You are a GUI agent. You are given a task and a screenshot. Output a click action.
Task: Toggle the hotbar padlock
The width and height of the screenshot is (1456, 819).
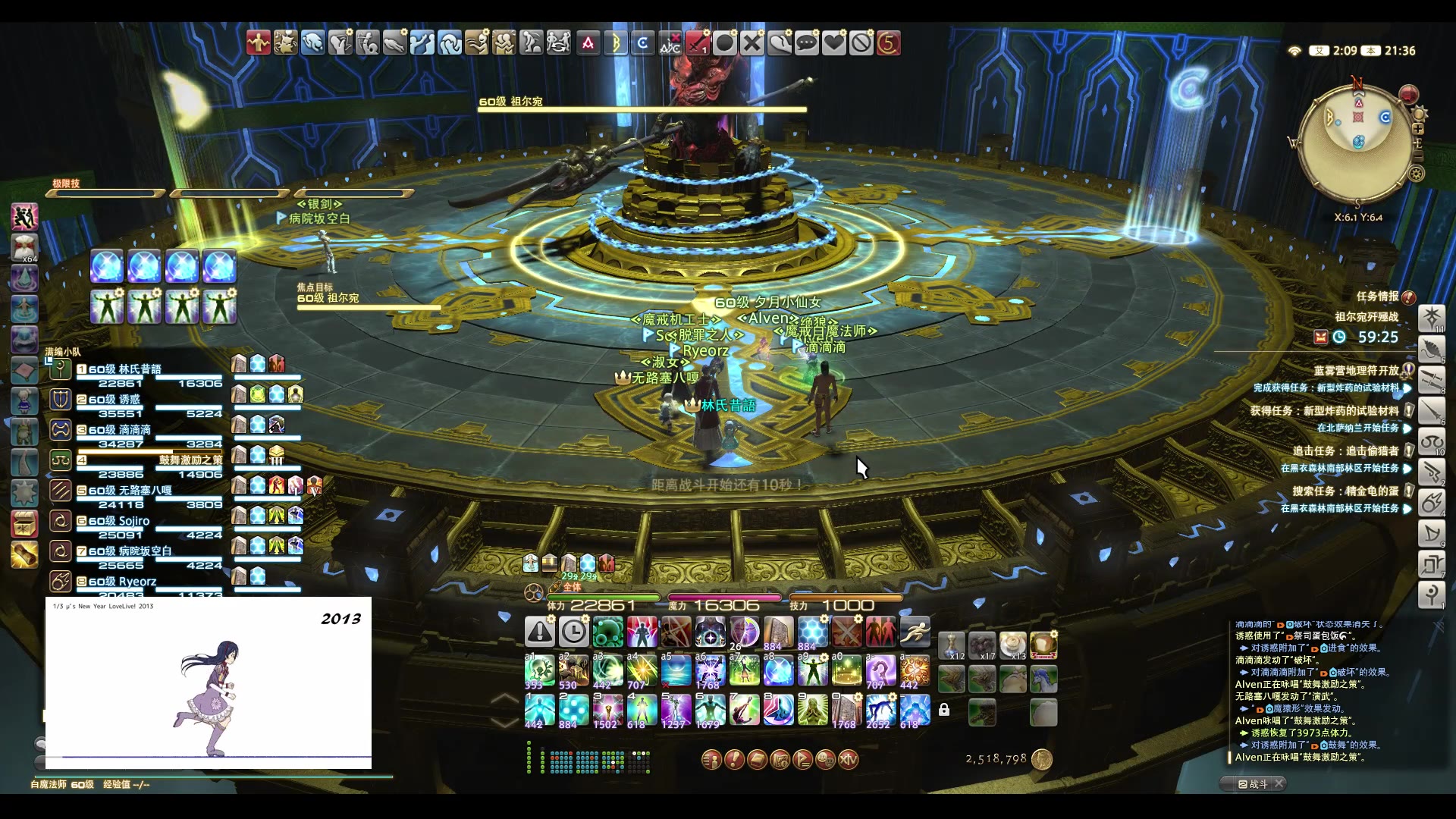944,710
